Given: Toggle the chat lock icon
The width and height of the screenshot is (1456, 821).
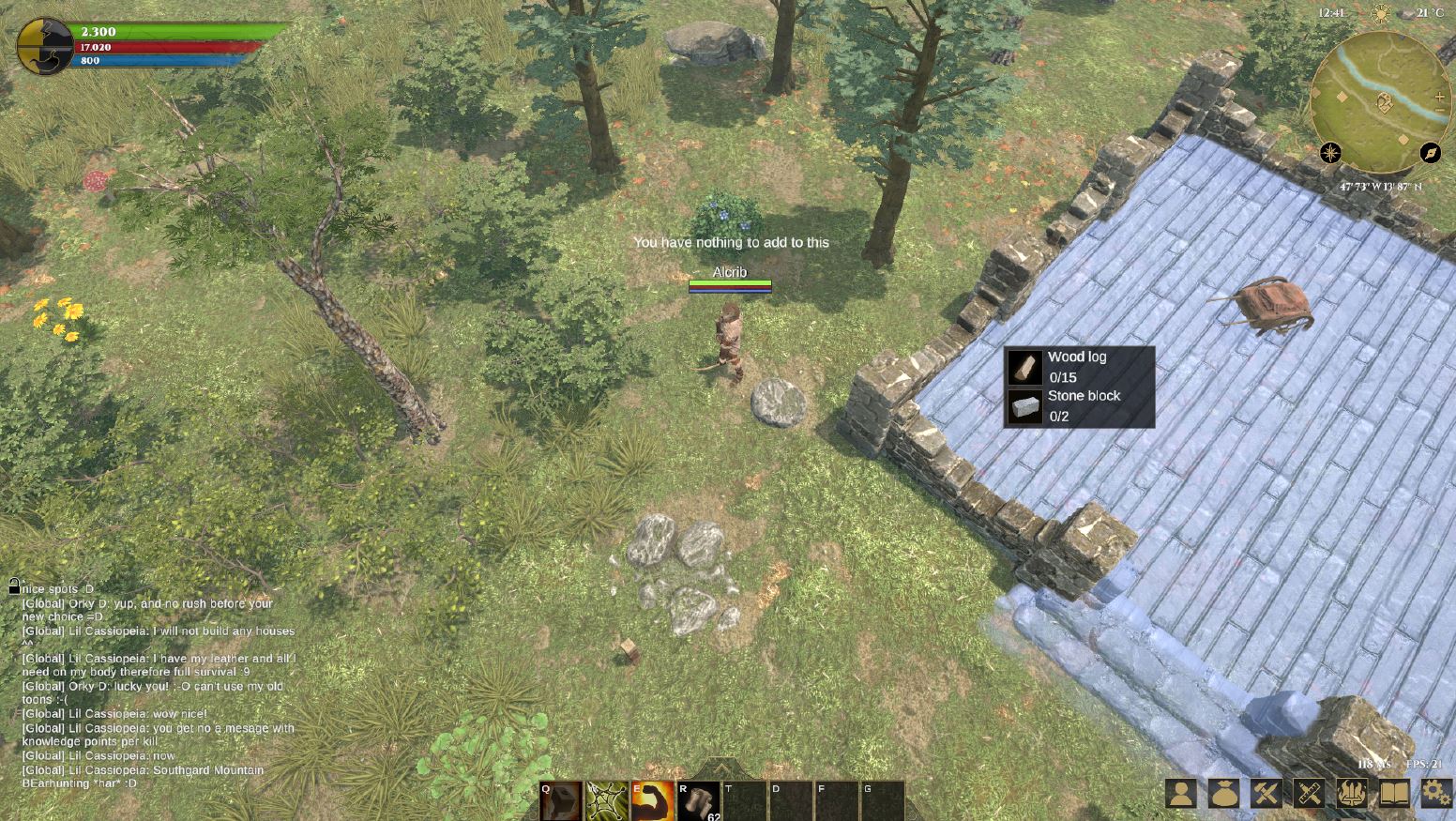Looking at the screenshot, I should (x=14, y=586).
